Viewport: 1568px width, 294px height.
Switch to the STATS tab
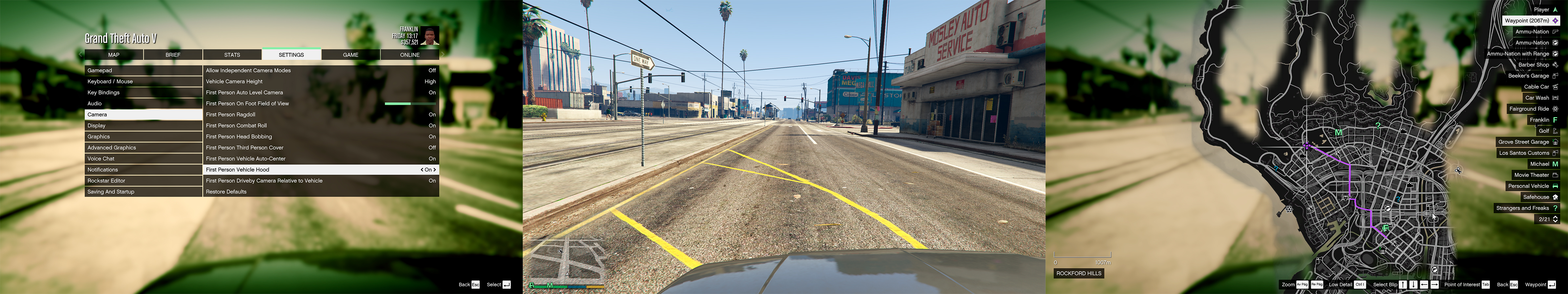point(232,55)
